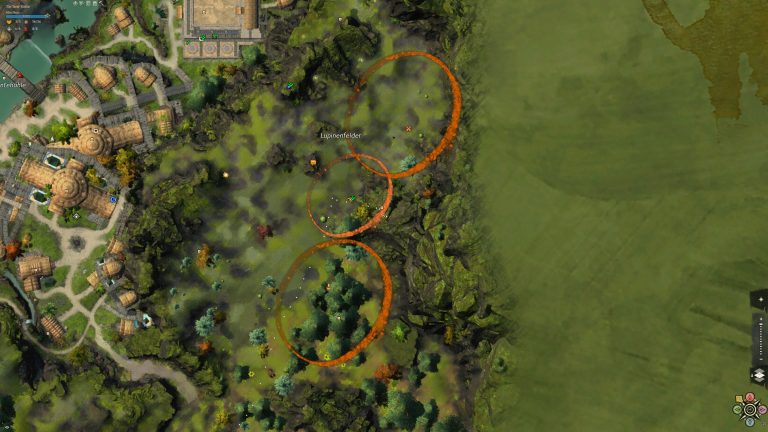768x432 pixels.
Task: Select the center of the map legend wheel
Action: point(749,409)
